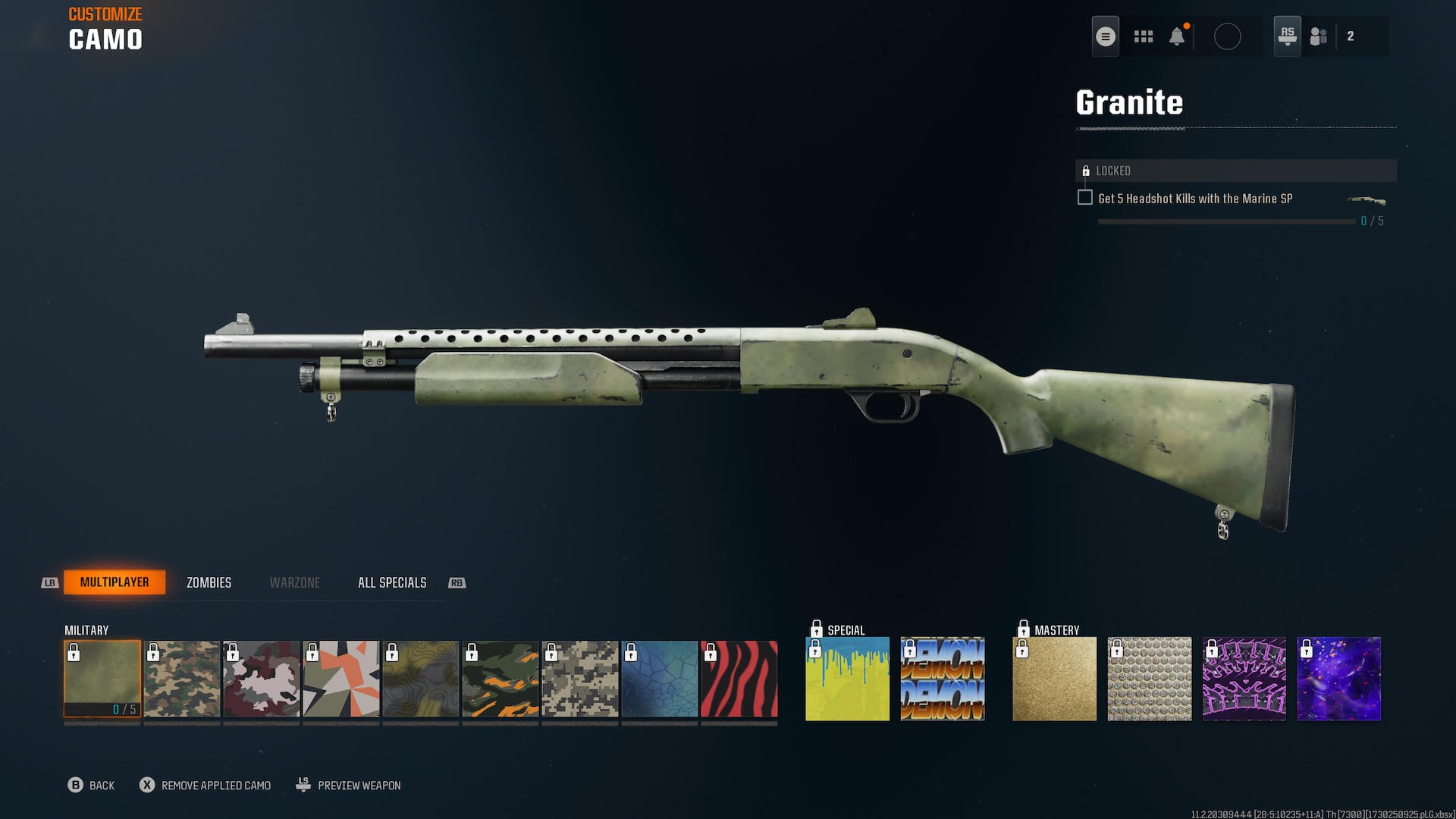
Task: Click the Back option
Action: click(93, 785)
